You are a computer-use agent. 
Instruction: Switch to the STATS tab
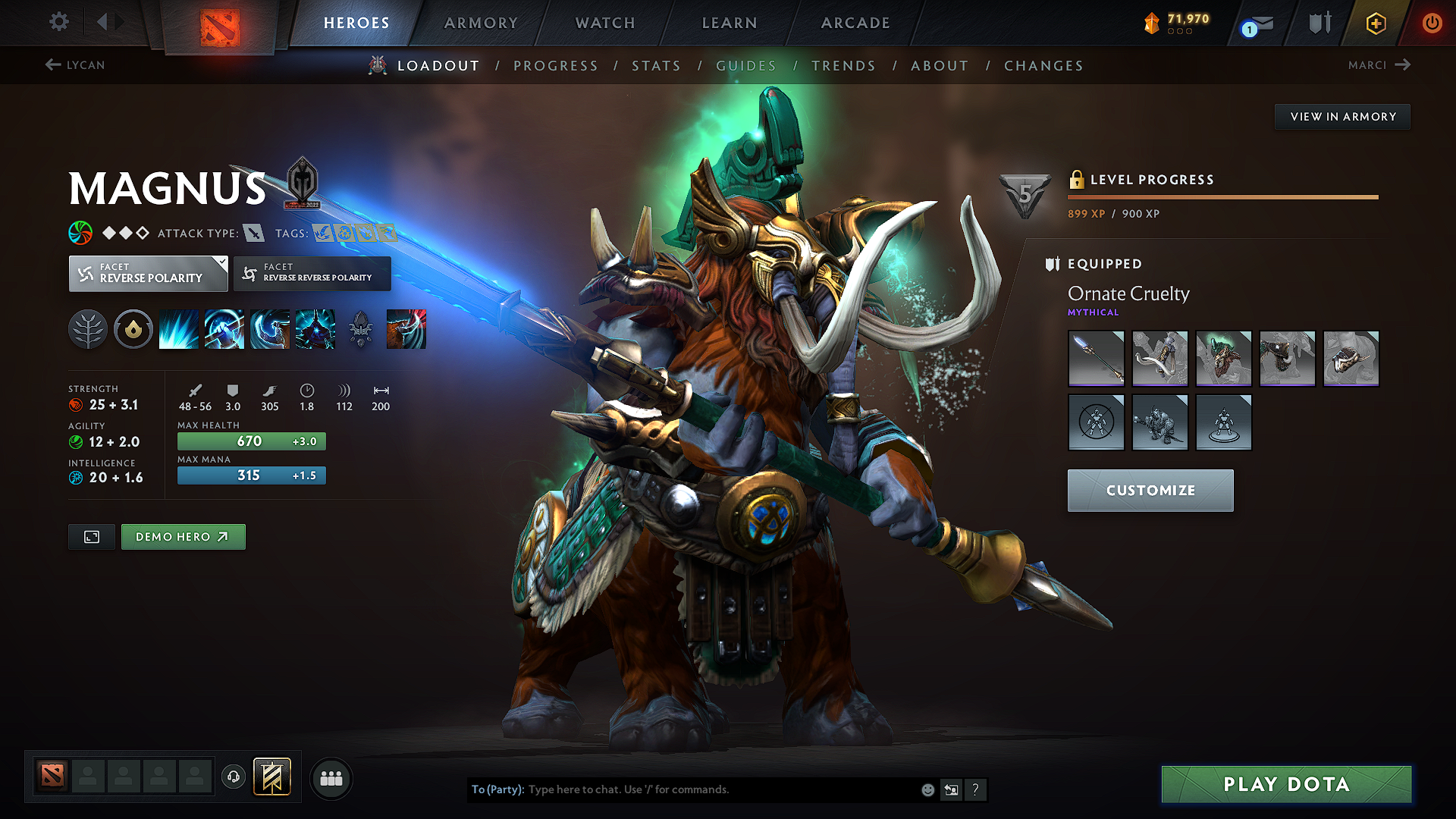coord(657,66)
